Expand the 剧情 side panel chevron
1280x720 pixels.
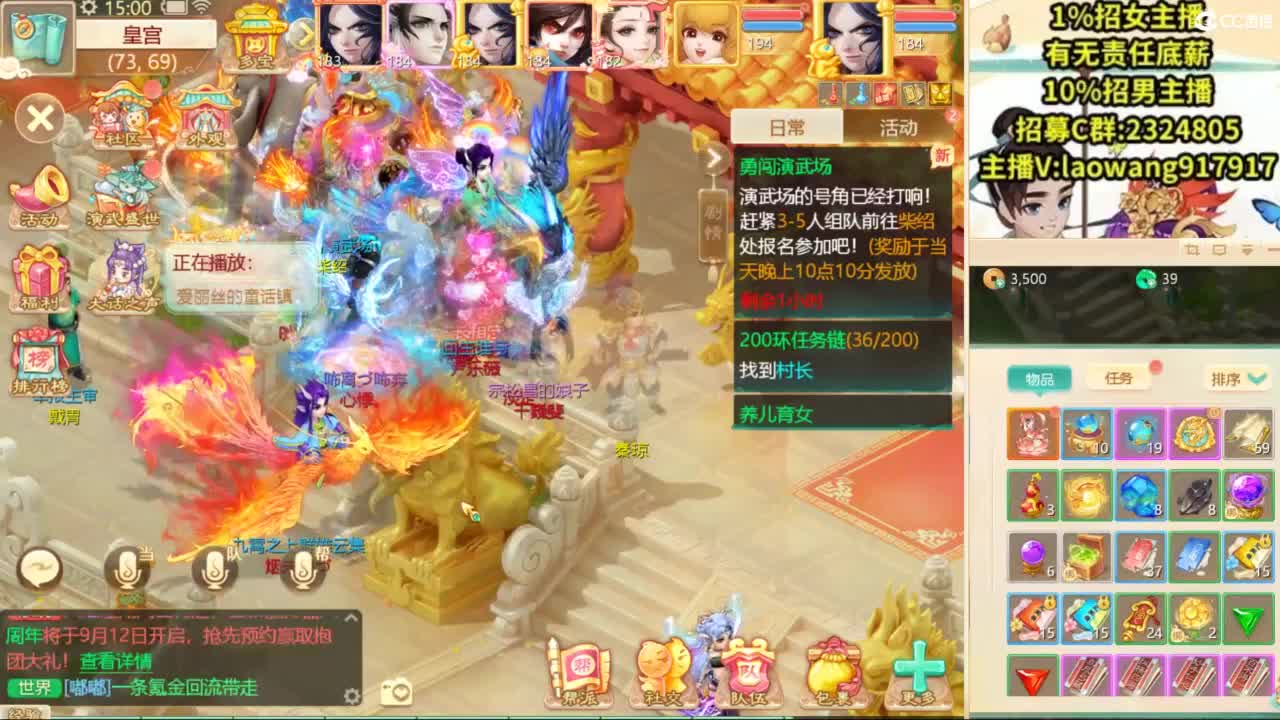pyautogui.click(x=713, y=158)
